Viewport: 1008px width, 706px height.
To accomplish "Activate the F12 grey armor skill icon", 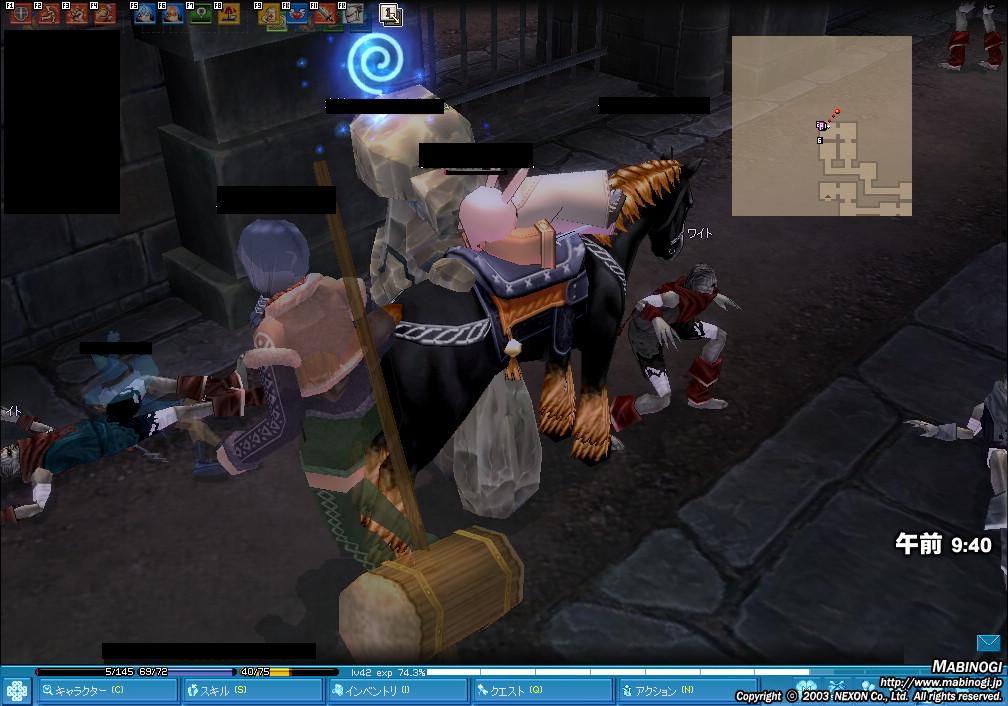I will point(353,14).
